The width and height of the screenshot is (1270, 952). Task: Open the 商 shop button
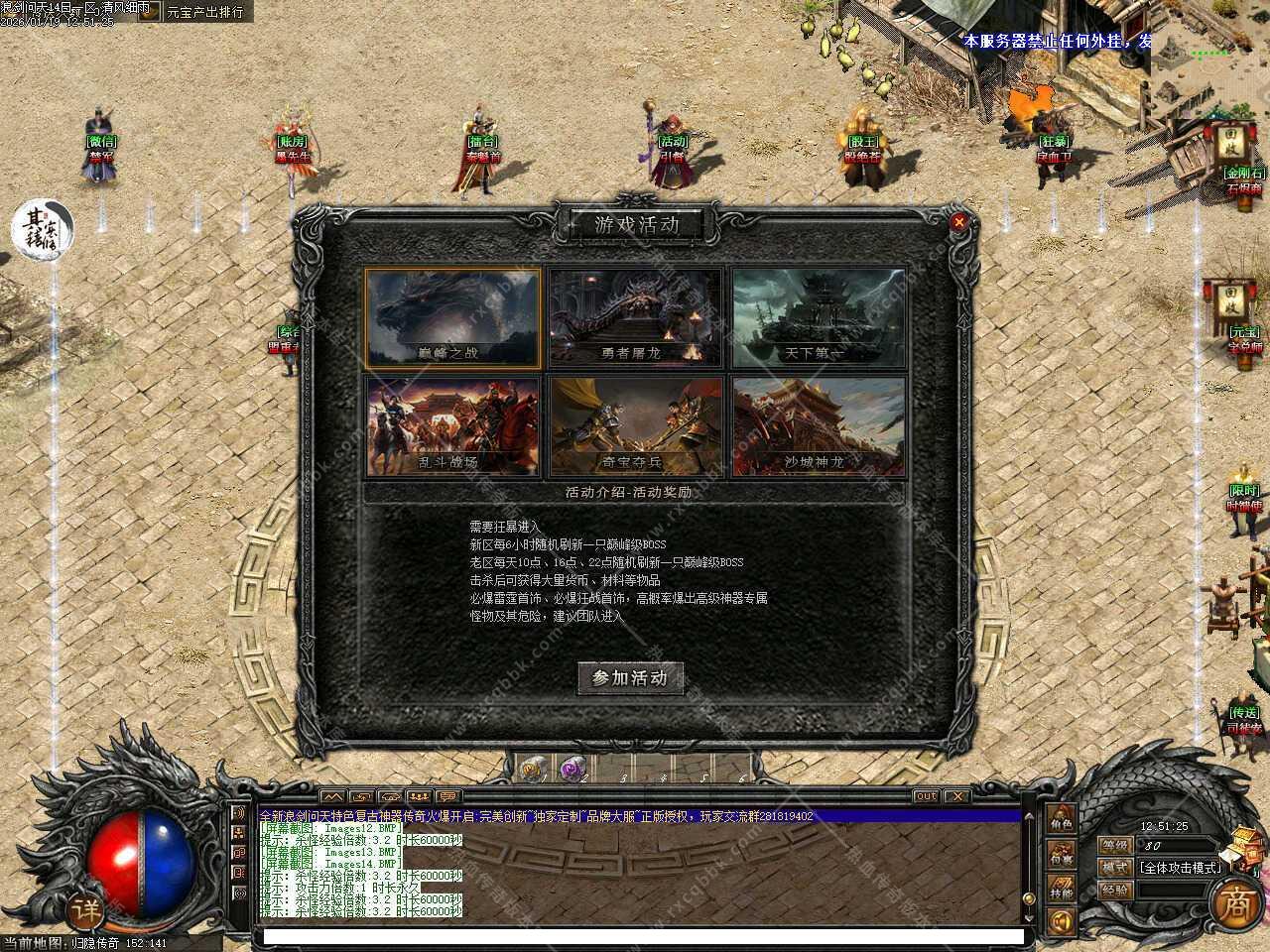pos(1234,902)
